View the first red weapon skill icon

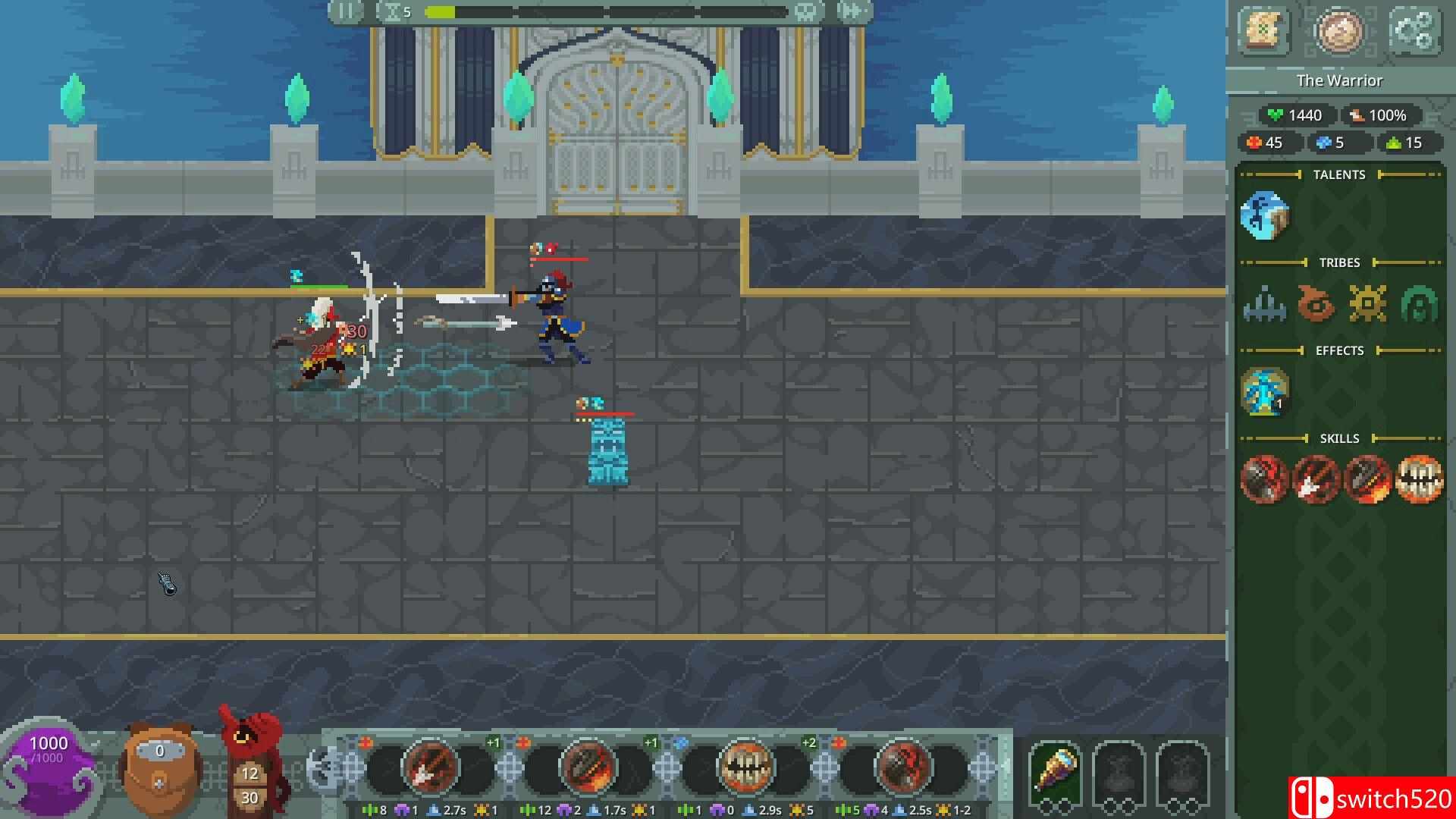1264,479
